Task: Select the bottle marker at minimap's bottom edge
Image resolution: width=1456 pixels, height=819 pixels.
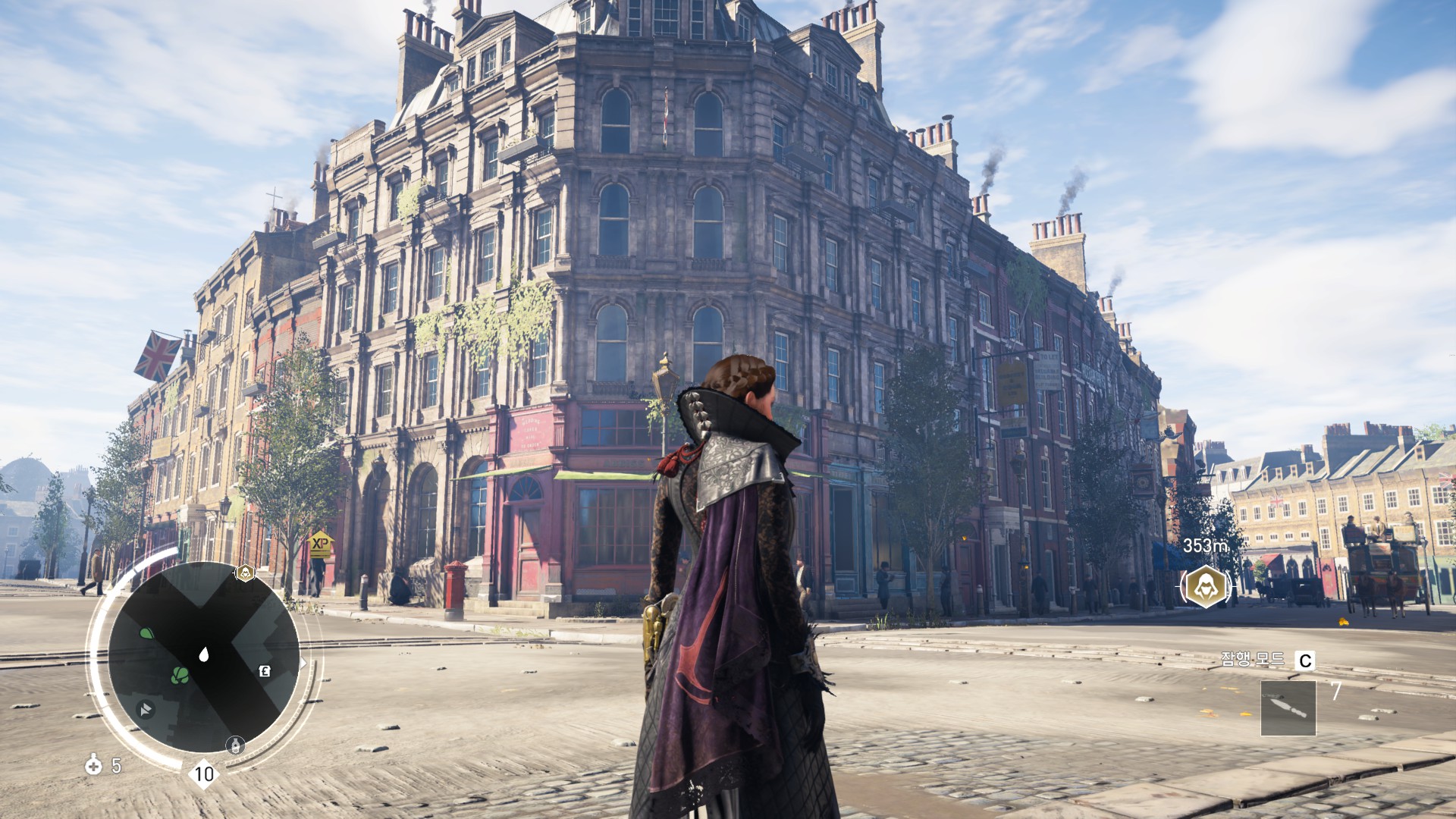Action: coord(235,744)
